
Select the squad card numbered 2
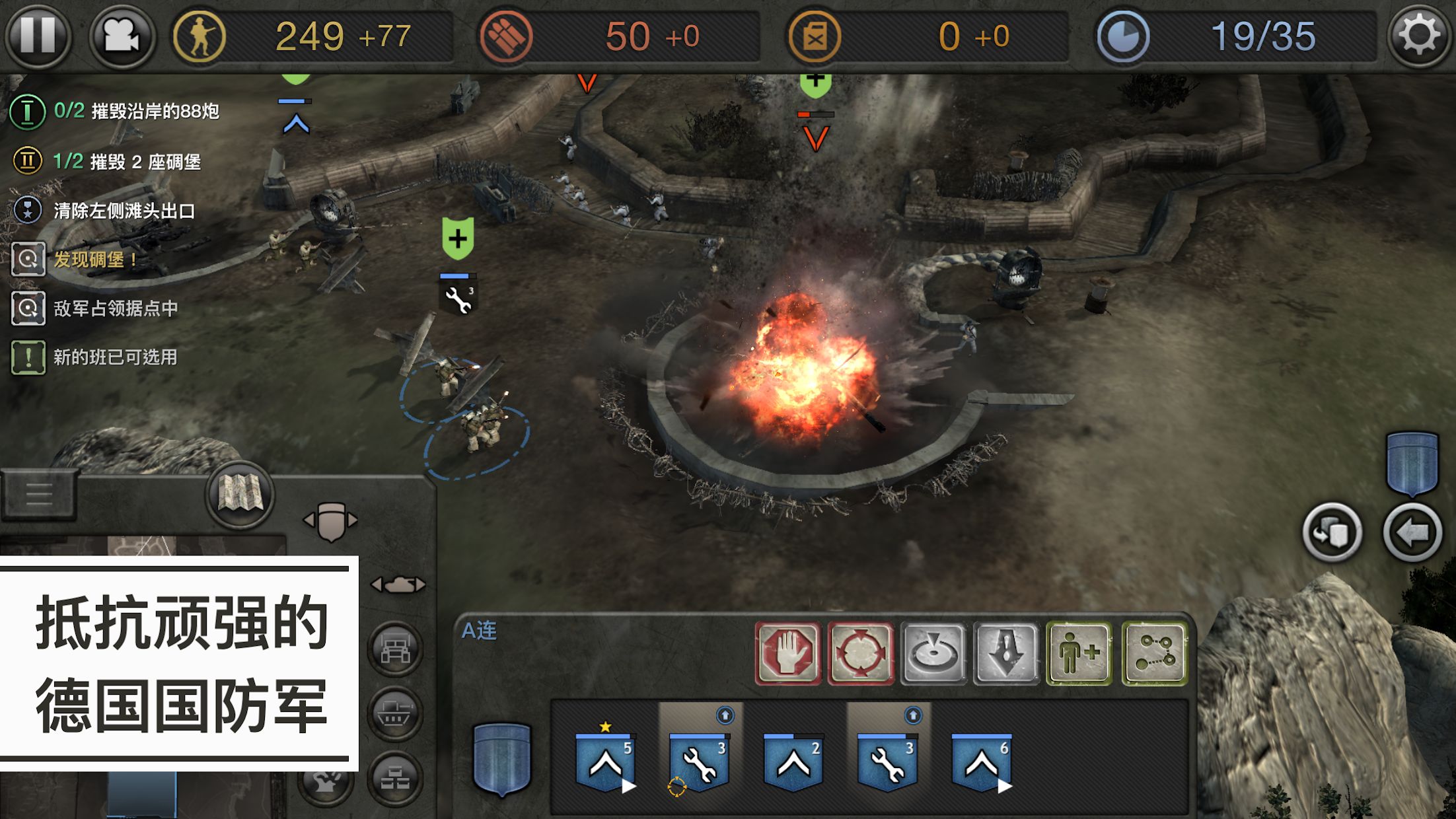pos(793,761)
